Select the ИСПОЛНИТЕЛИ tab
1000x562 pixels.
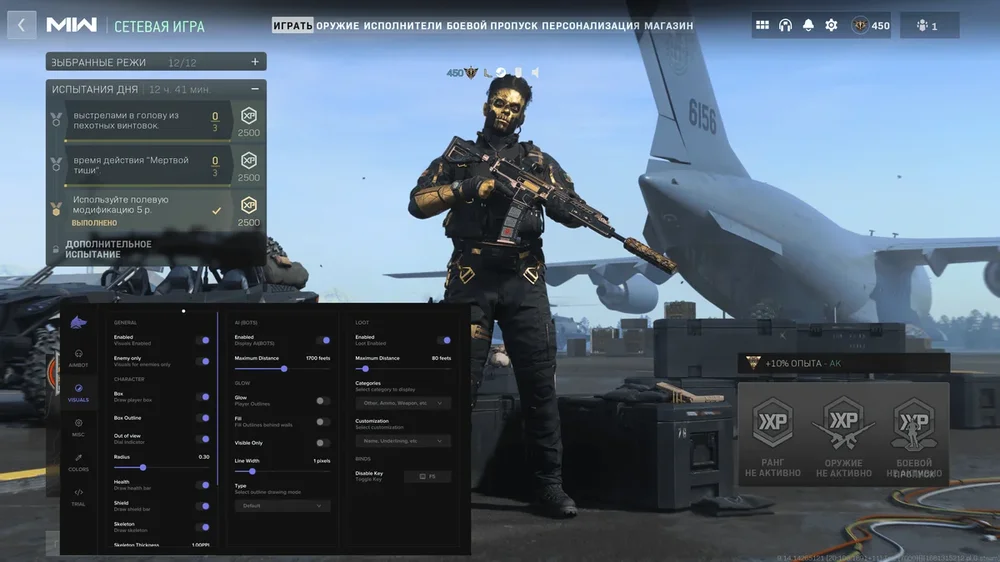(403, 25)
